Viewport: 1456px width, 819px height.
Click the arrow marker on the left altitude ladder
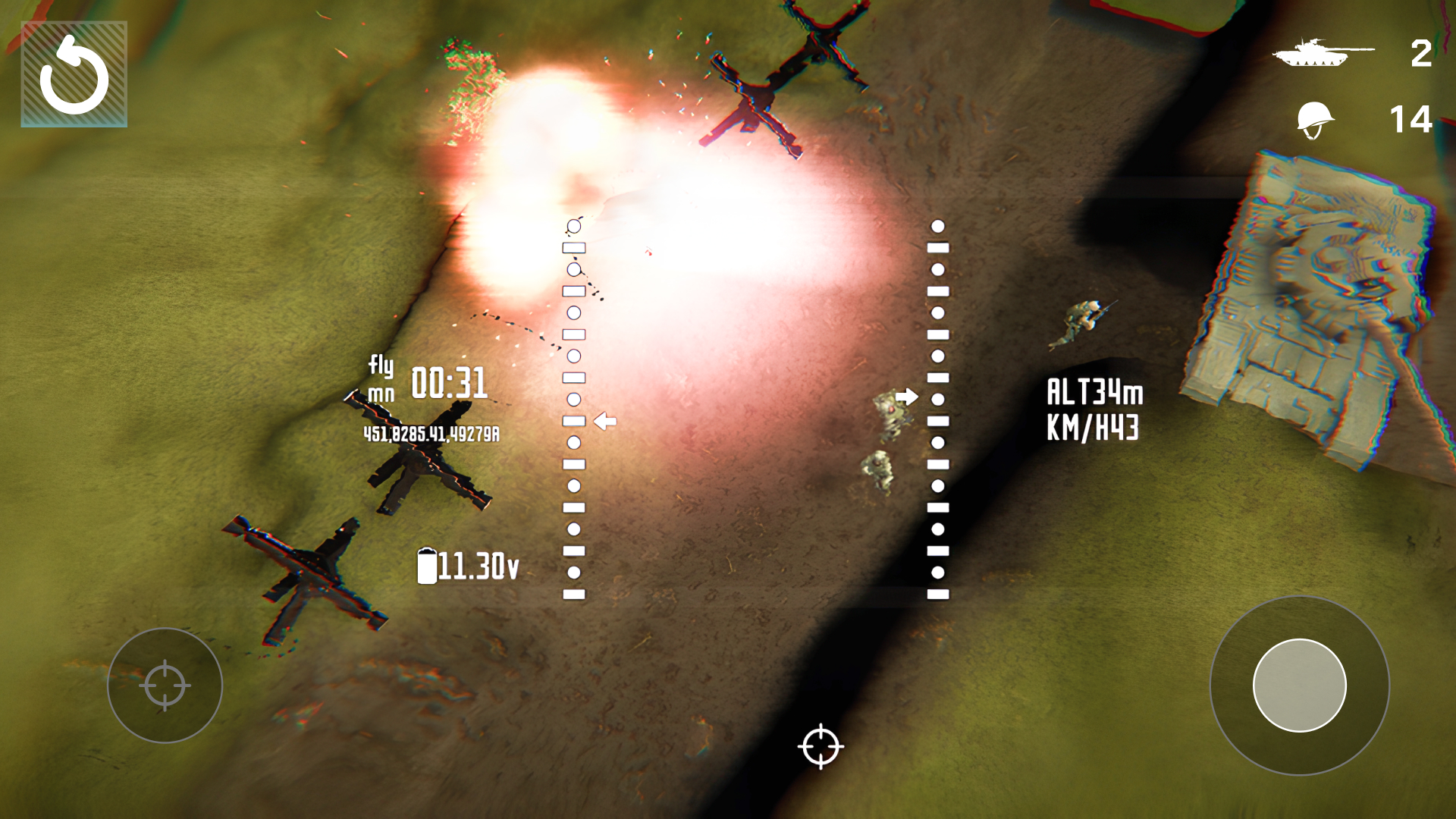point(604,421)
